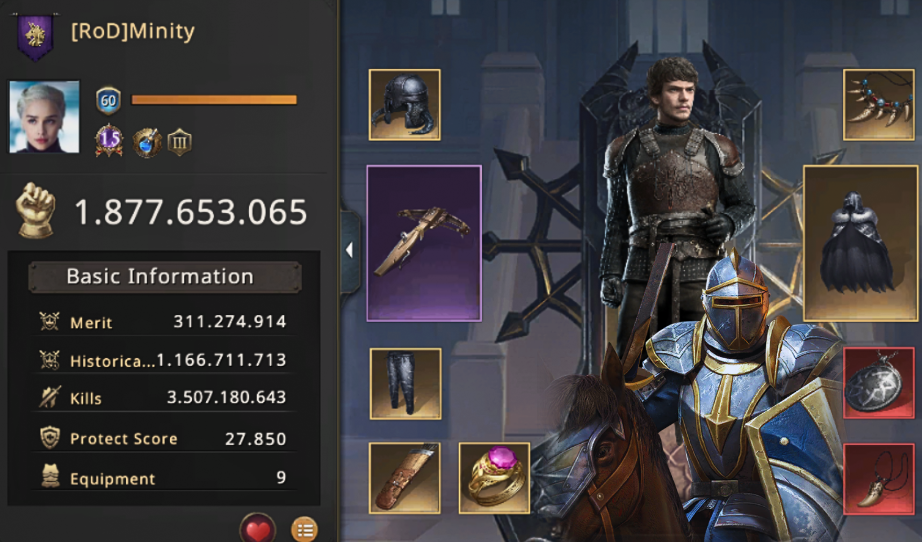Click the pillar building badge icon

tap(180, 142)
